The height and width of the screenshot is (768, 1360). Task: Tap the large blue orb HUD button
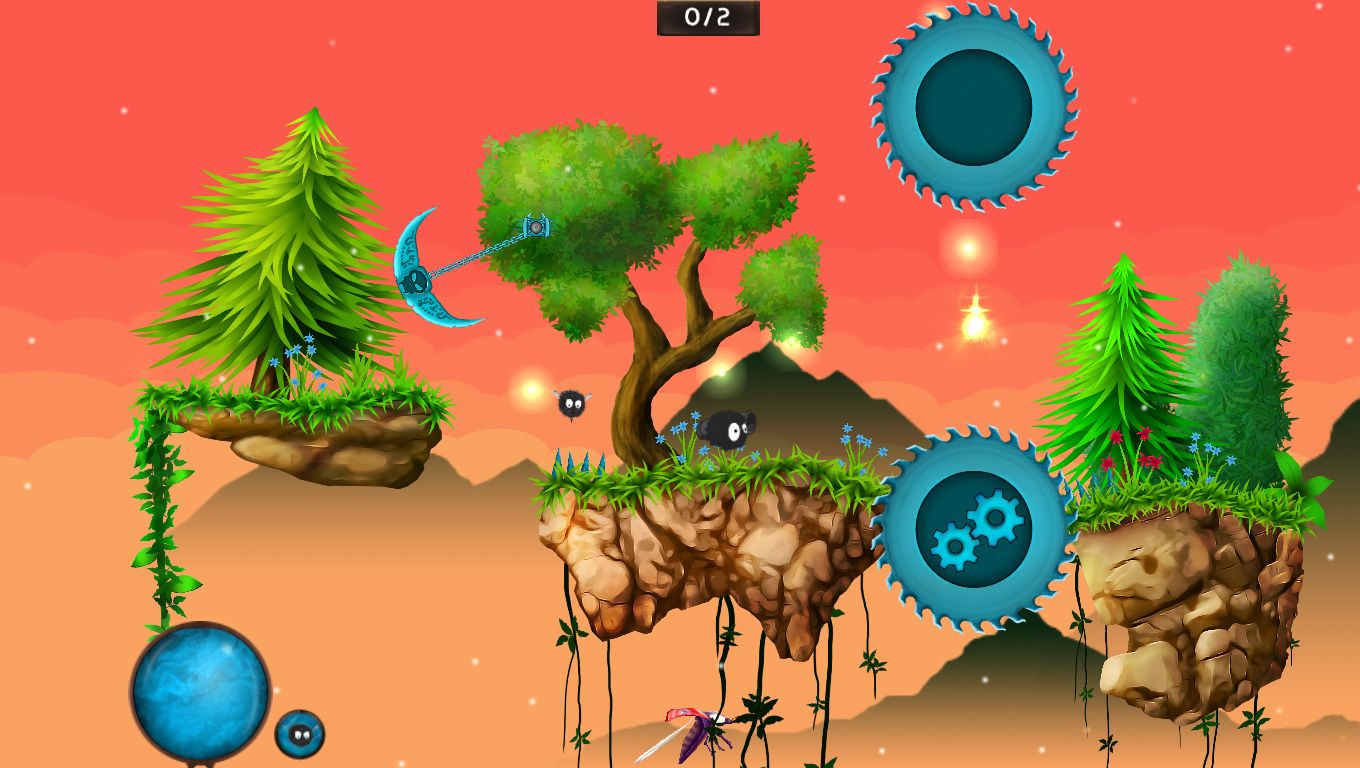click(x=200, y=691)
